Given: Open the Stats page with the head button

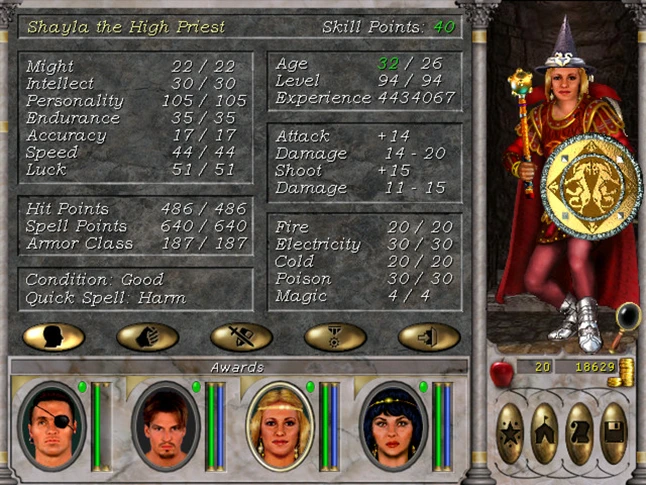Looking at the screenshot, I should (x=53, y=336).
